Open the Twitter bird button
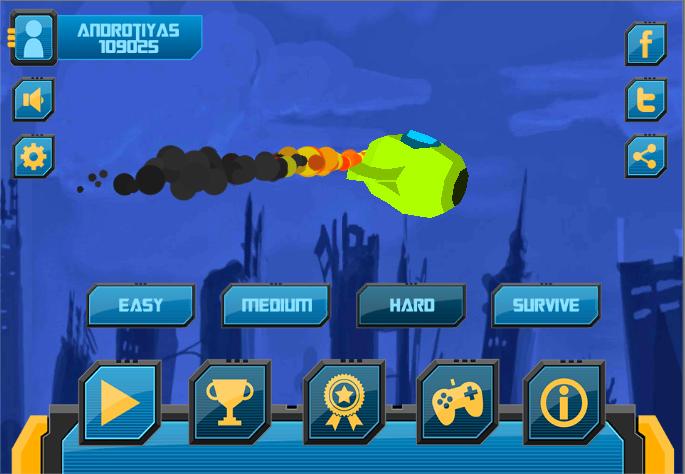The height and width of the screenshot is (474, 685). 646,100
